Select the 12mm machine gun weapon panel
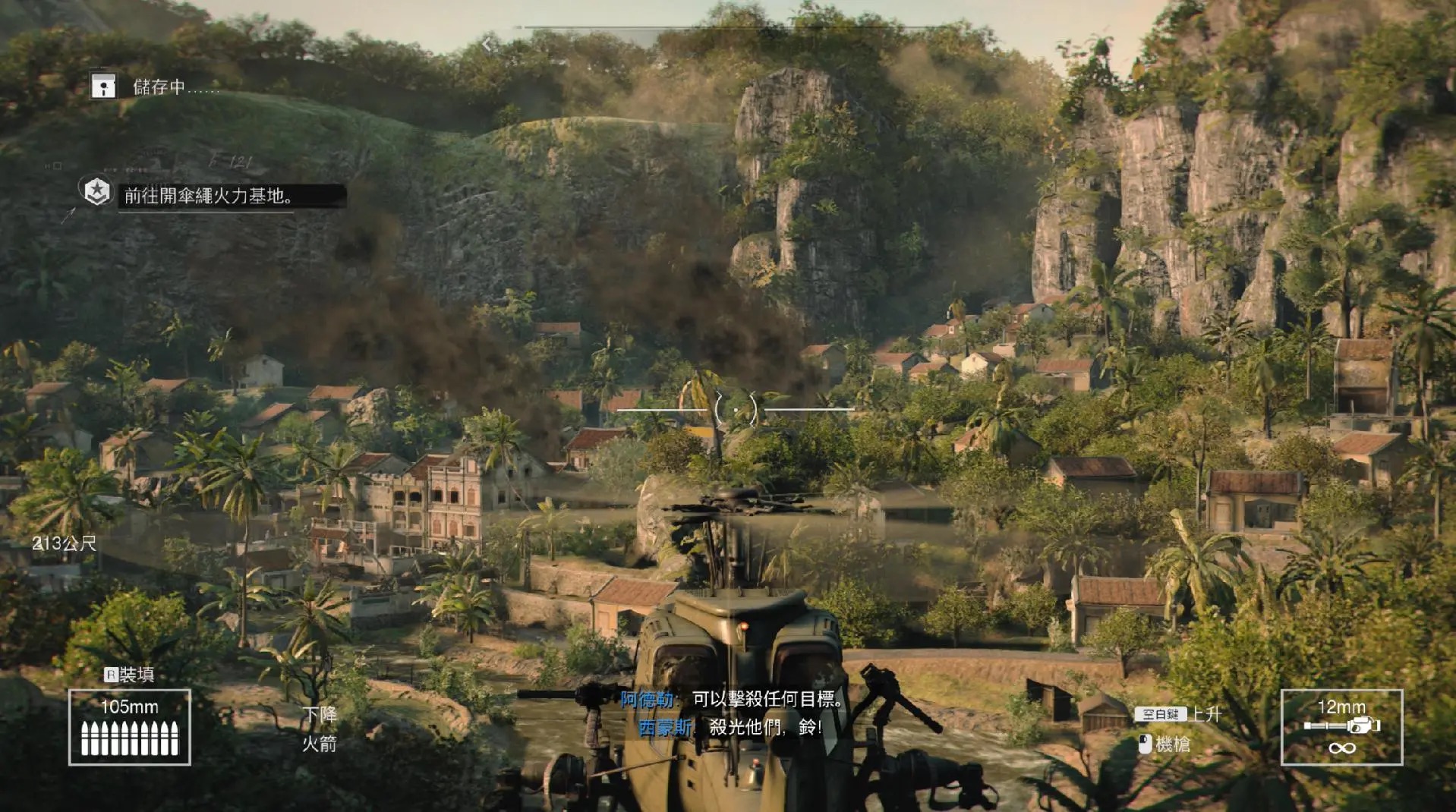The width and height of the screenshot is (1456, 812). [x=1341, y=727]
